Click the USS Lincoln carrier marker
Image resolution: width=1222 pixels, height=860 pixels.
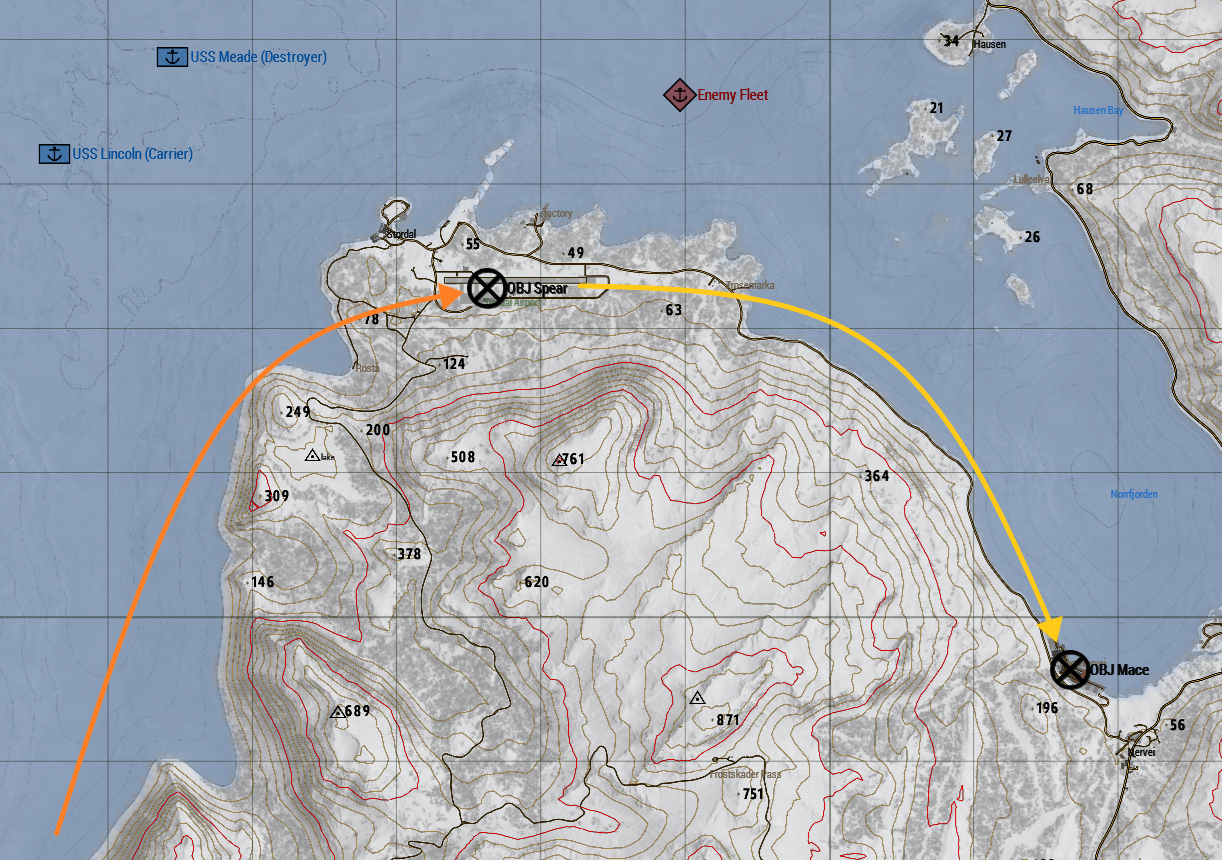pyautogui.click(x=54, y=154)
